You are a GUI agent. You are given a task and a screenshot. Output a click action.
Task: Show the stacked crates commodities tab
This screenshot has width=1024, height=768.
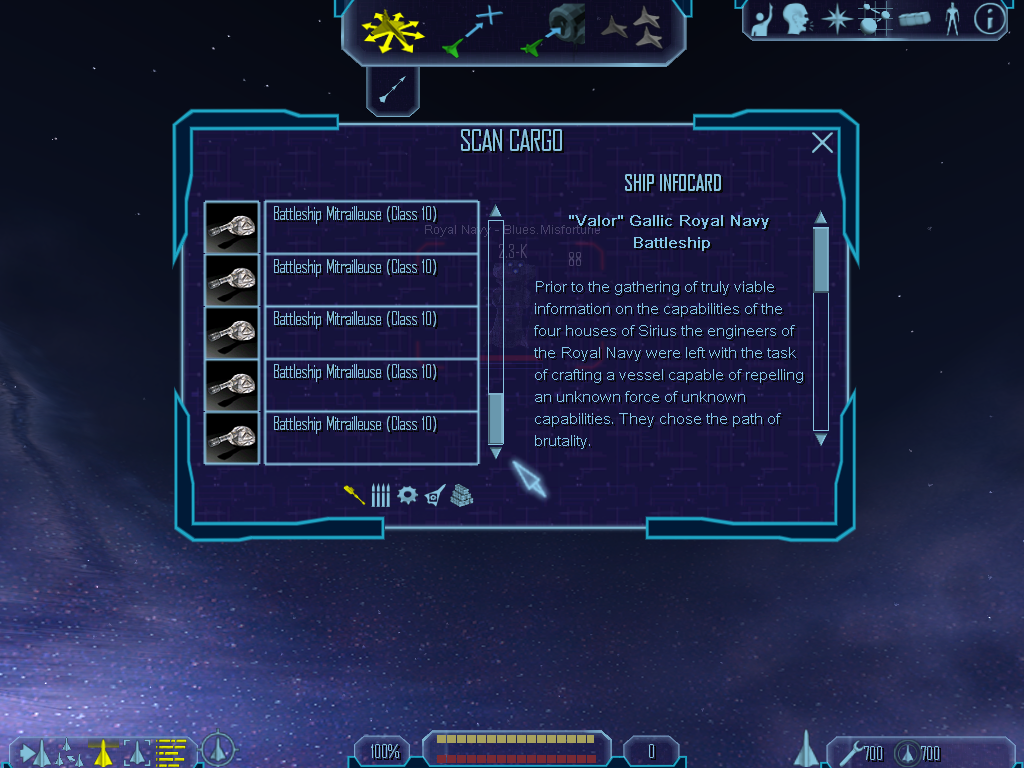(x=461, y=495)
